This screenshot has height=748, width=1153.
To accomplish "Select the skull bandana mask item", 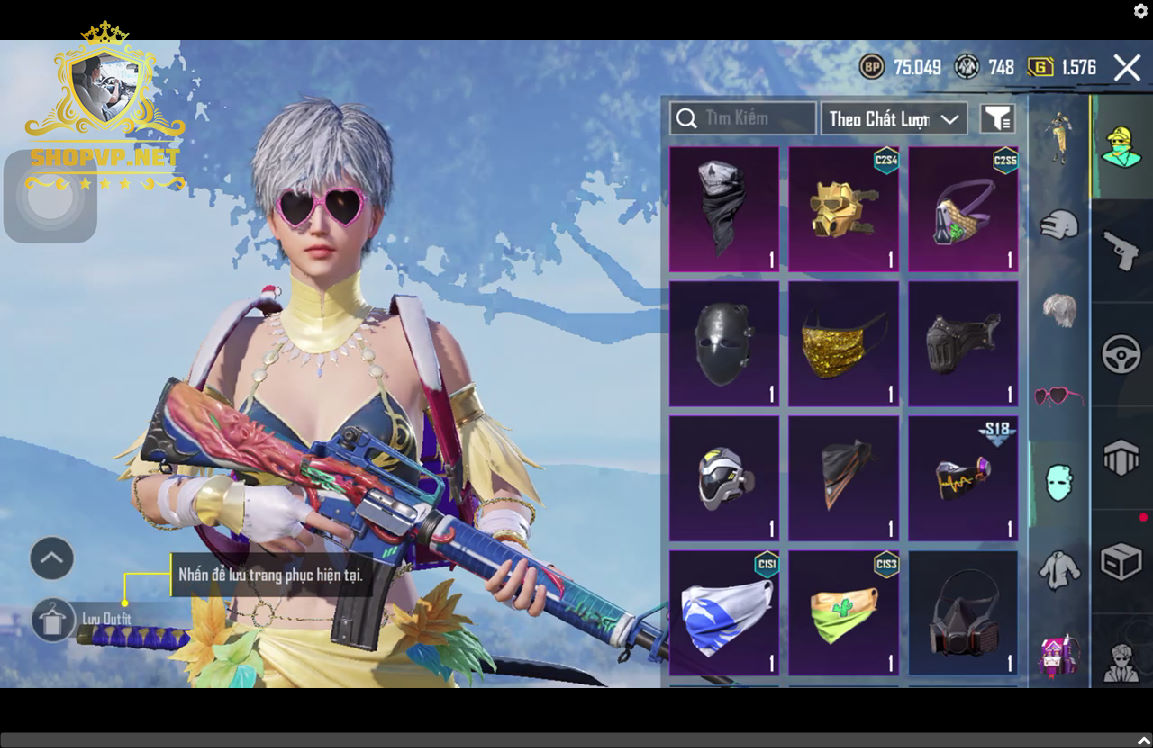I will (x=724, y=209).
